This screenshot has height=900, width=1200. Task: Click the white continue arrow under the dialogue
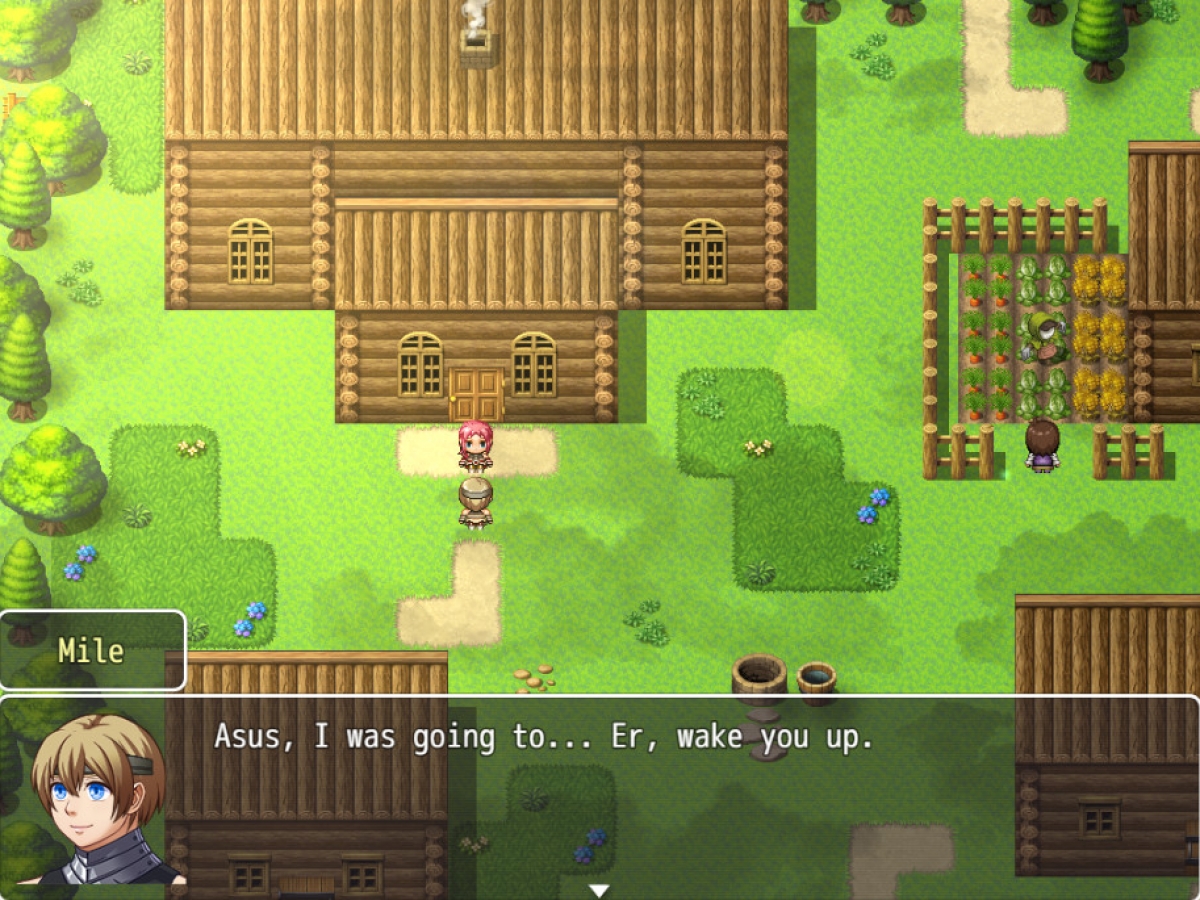click(599, 889)
